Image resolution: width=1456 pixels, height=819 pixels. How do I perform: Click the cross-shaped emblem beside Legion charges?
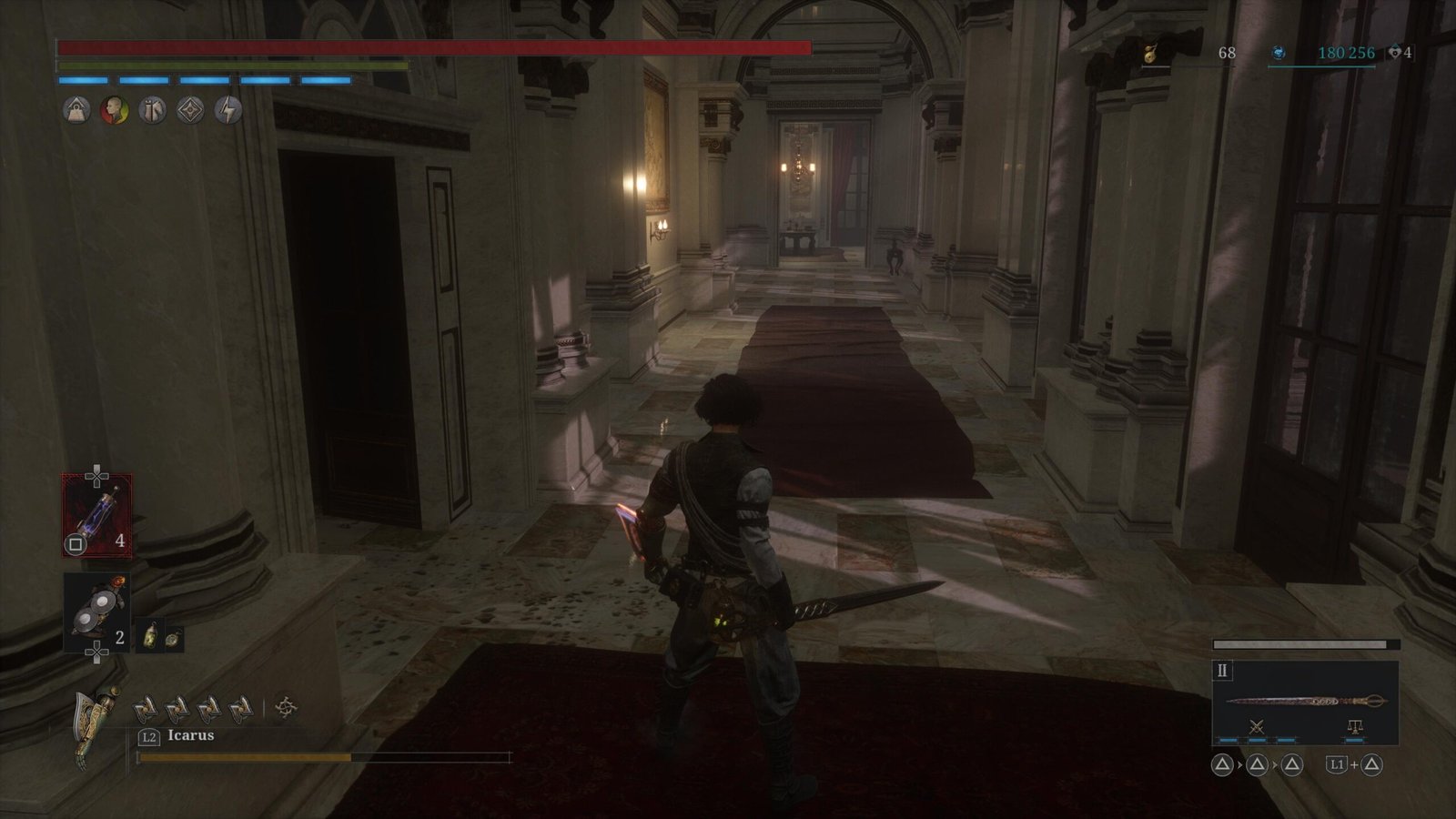[286, 707]
